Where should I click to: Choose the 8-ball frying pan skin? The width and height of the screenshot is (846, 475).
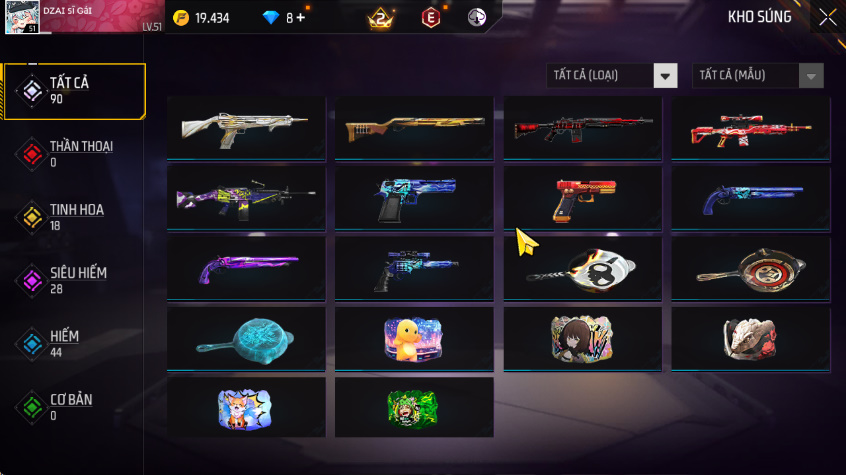[582, 267]
